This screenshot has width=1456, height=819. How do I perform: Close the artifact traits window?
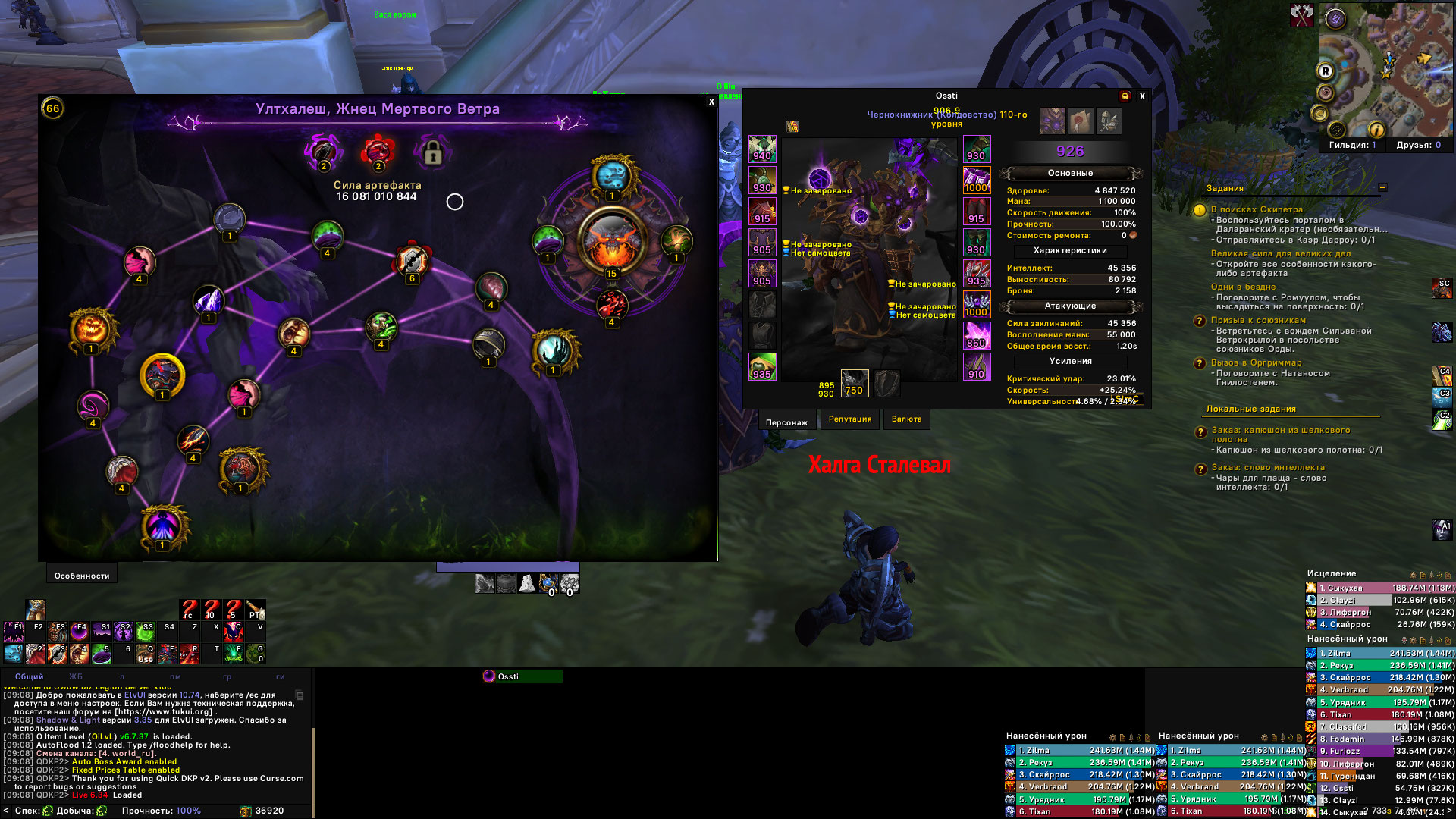[x=711, y=102]
